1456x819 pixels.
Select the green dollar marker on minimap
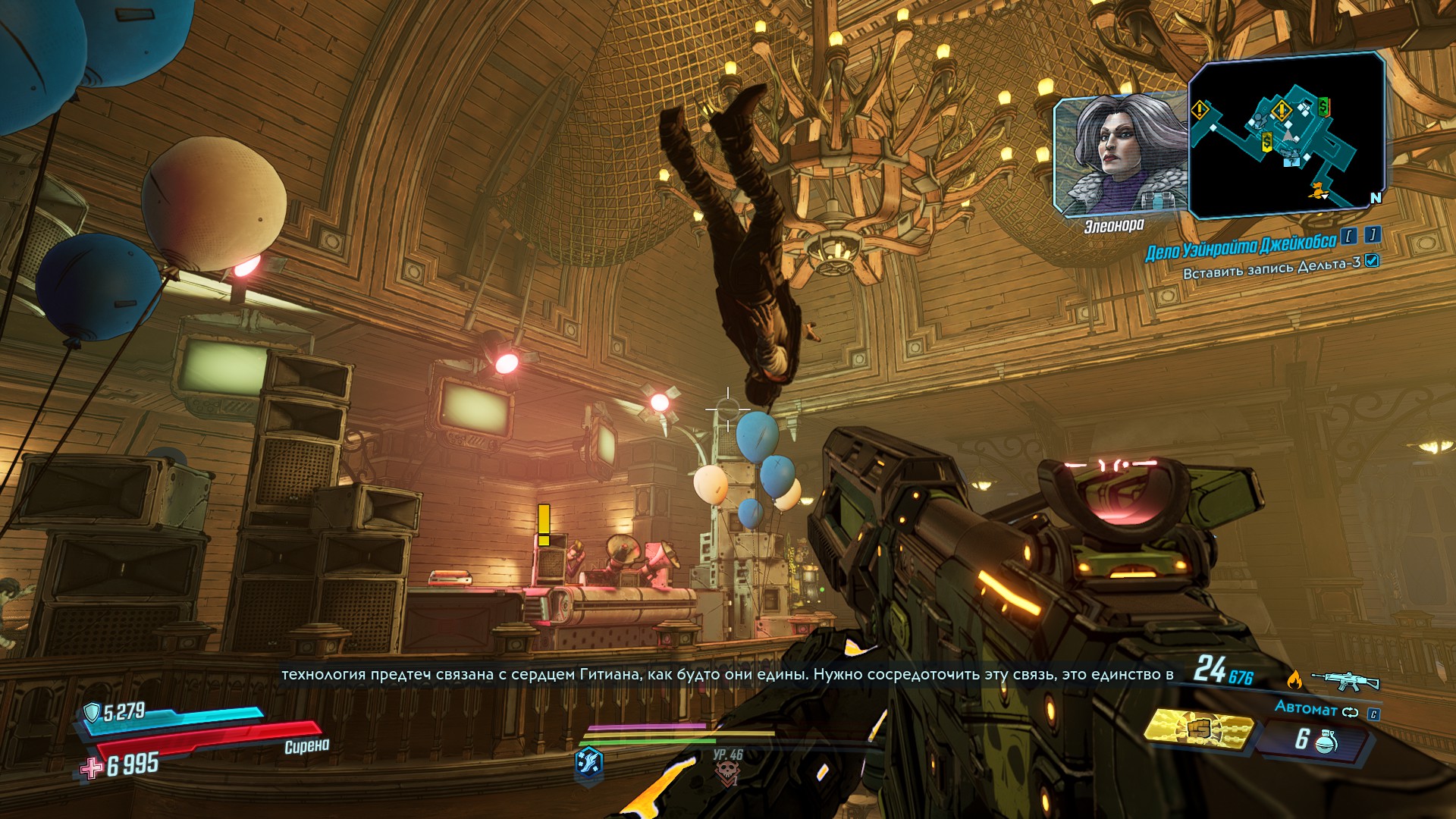click(1323, 105)
